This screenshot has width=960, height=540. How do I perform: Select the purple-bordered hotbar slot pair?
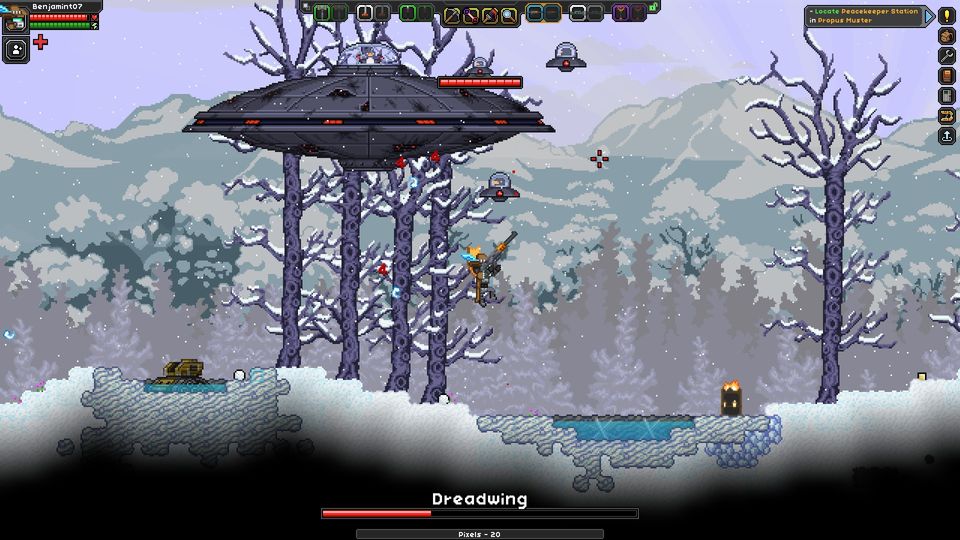click(629, 13)
